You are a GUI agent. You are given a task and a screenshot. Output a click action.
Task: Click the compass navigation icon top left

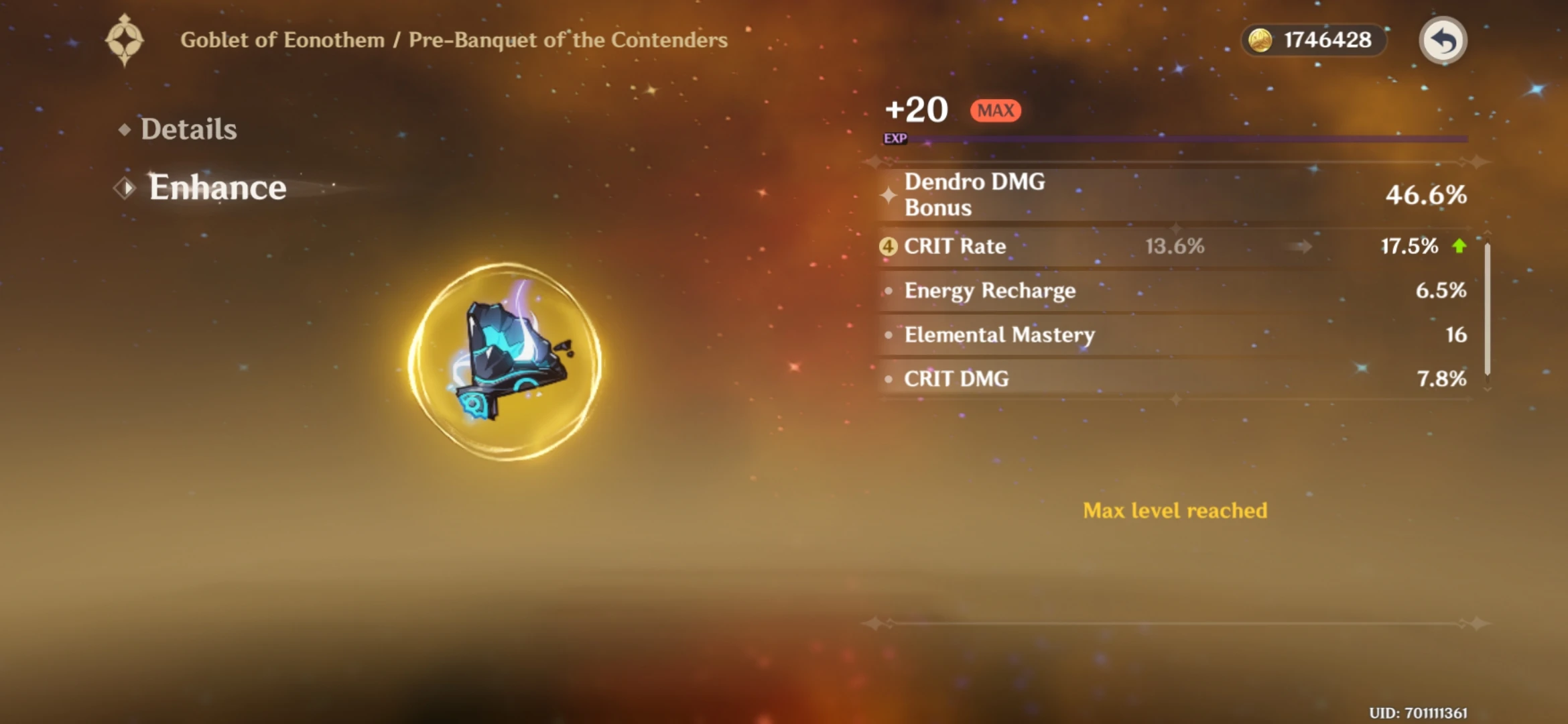coord(125,40)
